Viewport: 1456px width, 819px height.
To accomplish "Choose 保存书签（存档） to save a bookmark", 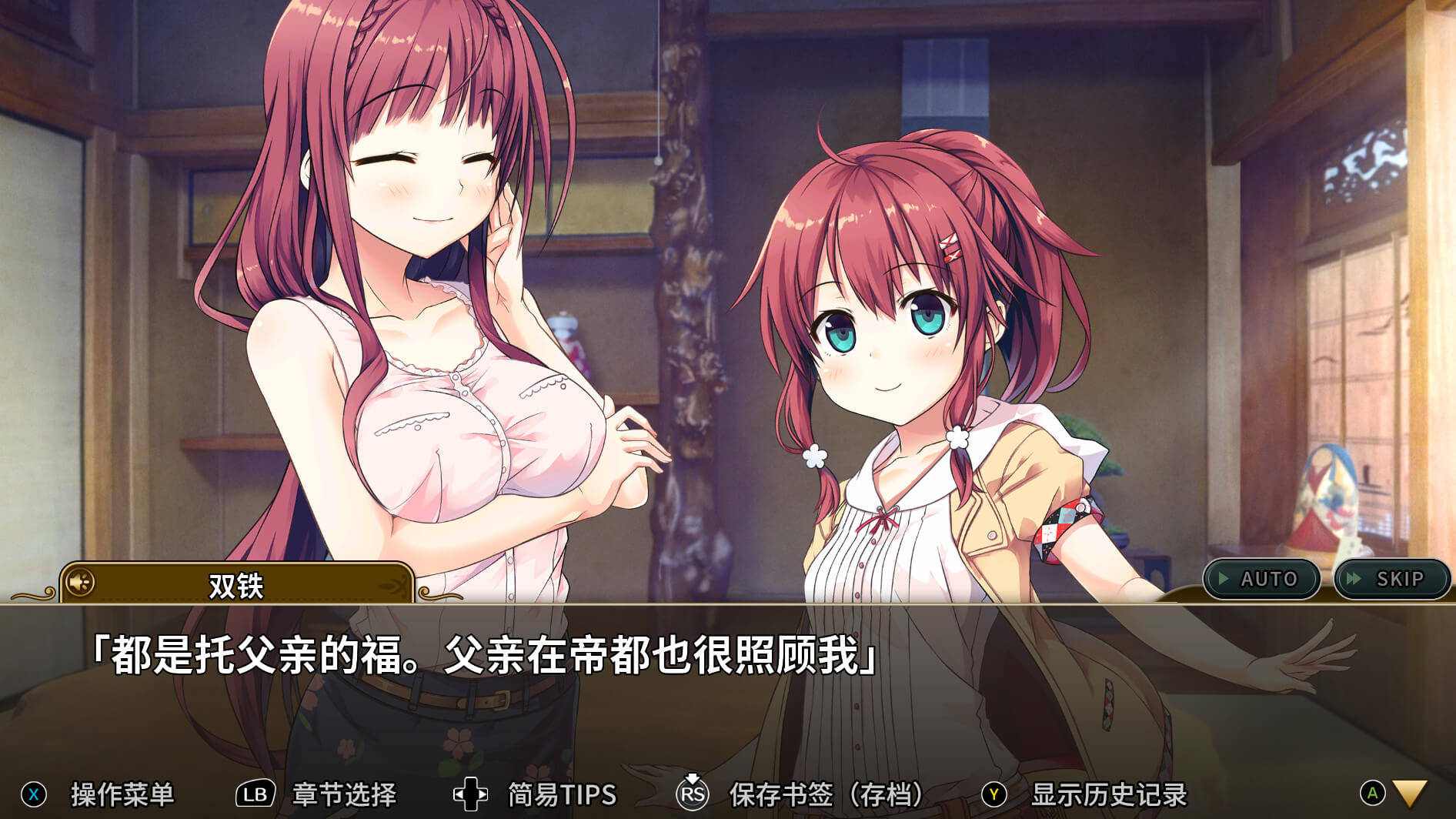I will point(826,794).
